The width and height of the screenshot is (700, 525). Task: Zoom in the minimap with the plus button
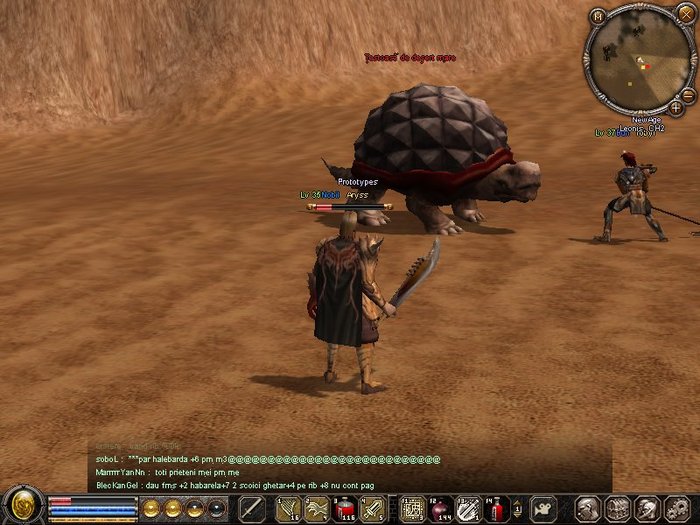(x=676, y=106)
